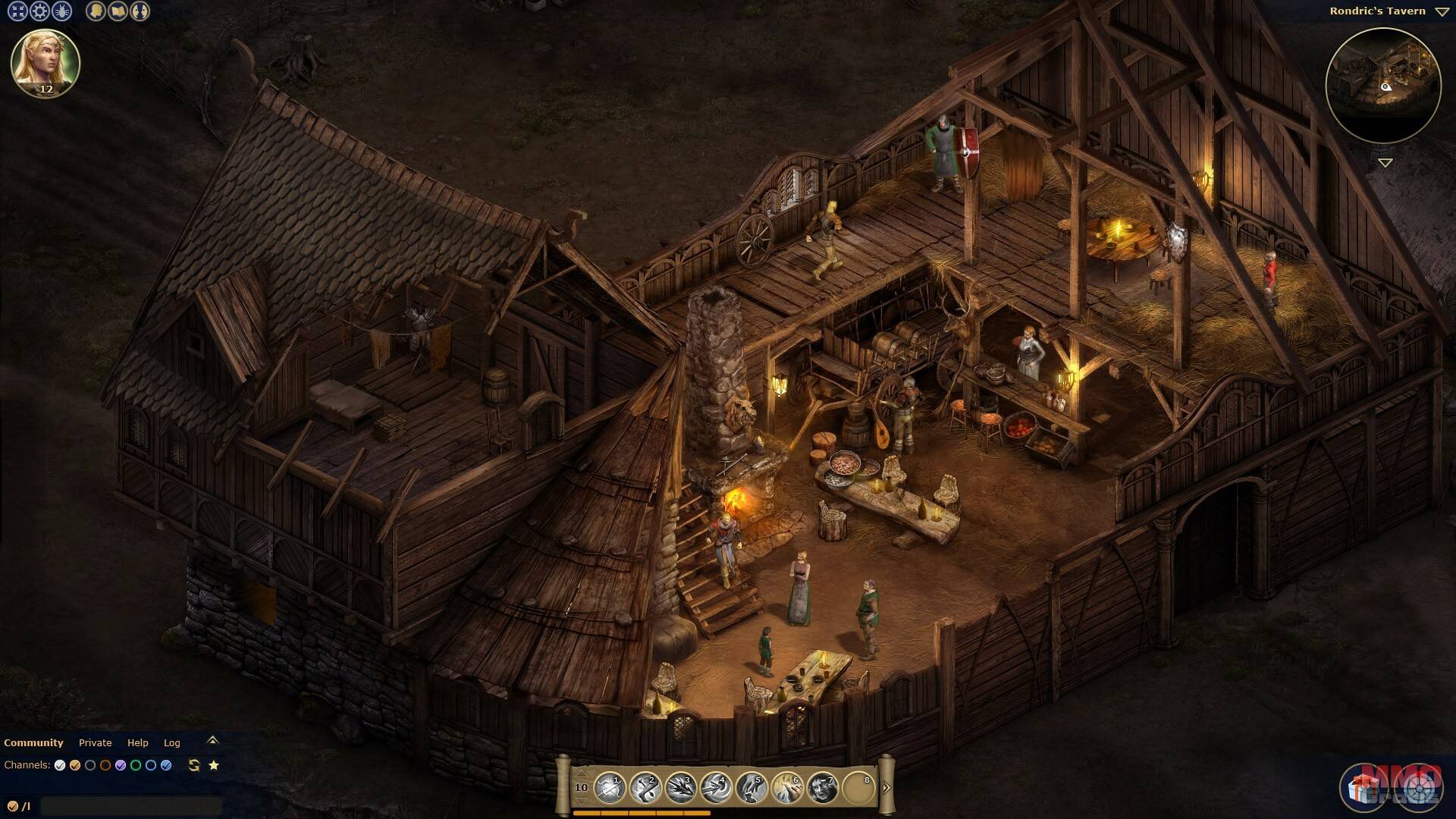Click the chat refresh arrows icon
This screenshot has width=1456, height=819.
(x=194, y=765)
